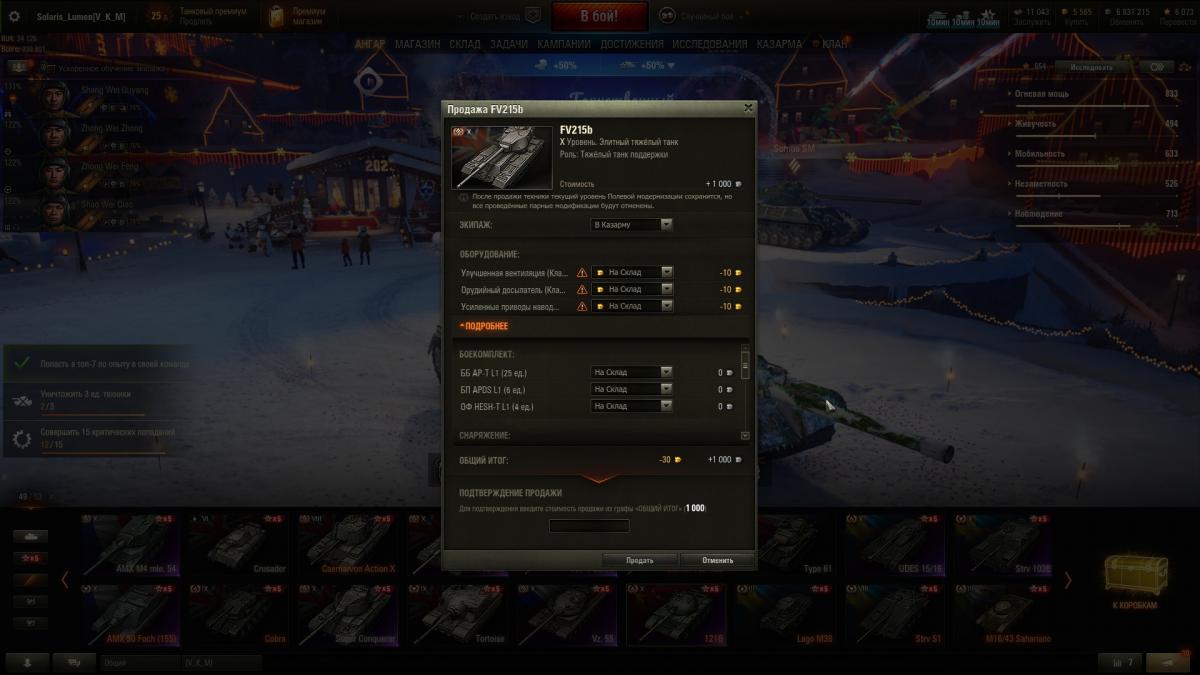This screenshot has height=675, width=1200.
Task: Open the Усиленные приводы наводки dropdown
Action: click(x=632, y=306)
